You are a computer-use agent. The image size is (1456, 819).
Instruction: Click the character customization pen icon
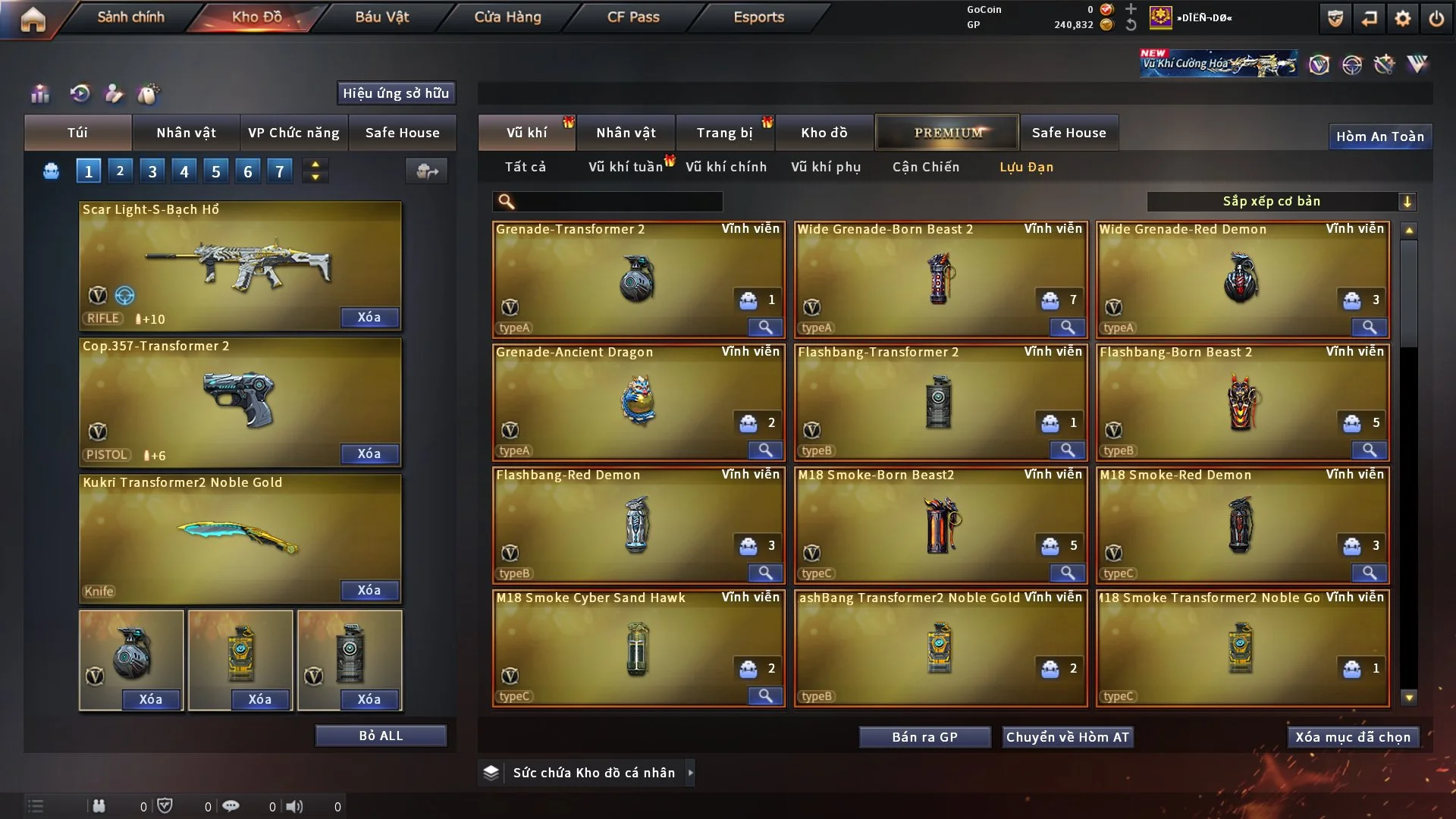[114, 94]
